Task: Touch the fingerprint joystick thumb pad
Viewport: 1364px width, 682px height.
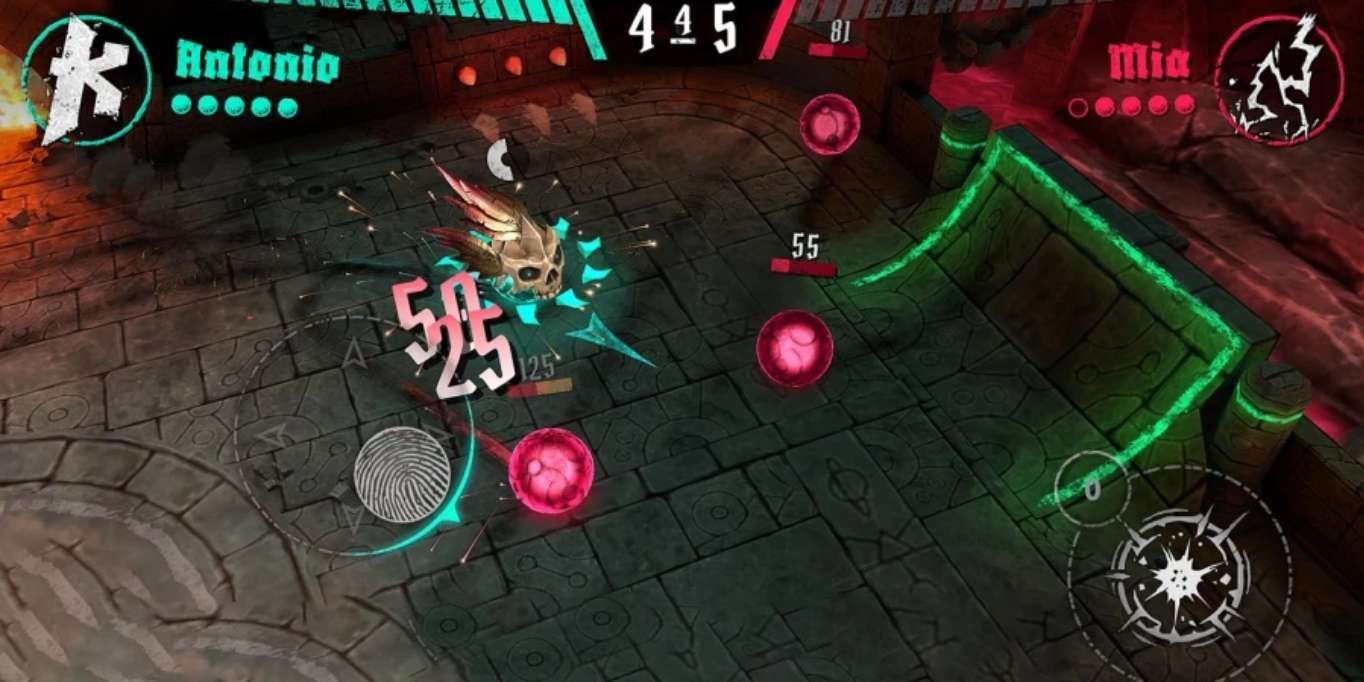Action: pyautogui.click(x=402, y=475)
